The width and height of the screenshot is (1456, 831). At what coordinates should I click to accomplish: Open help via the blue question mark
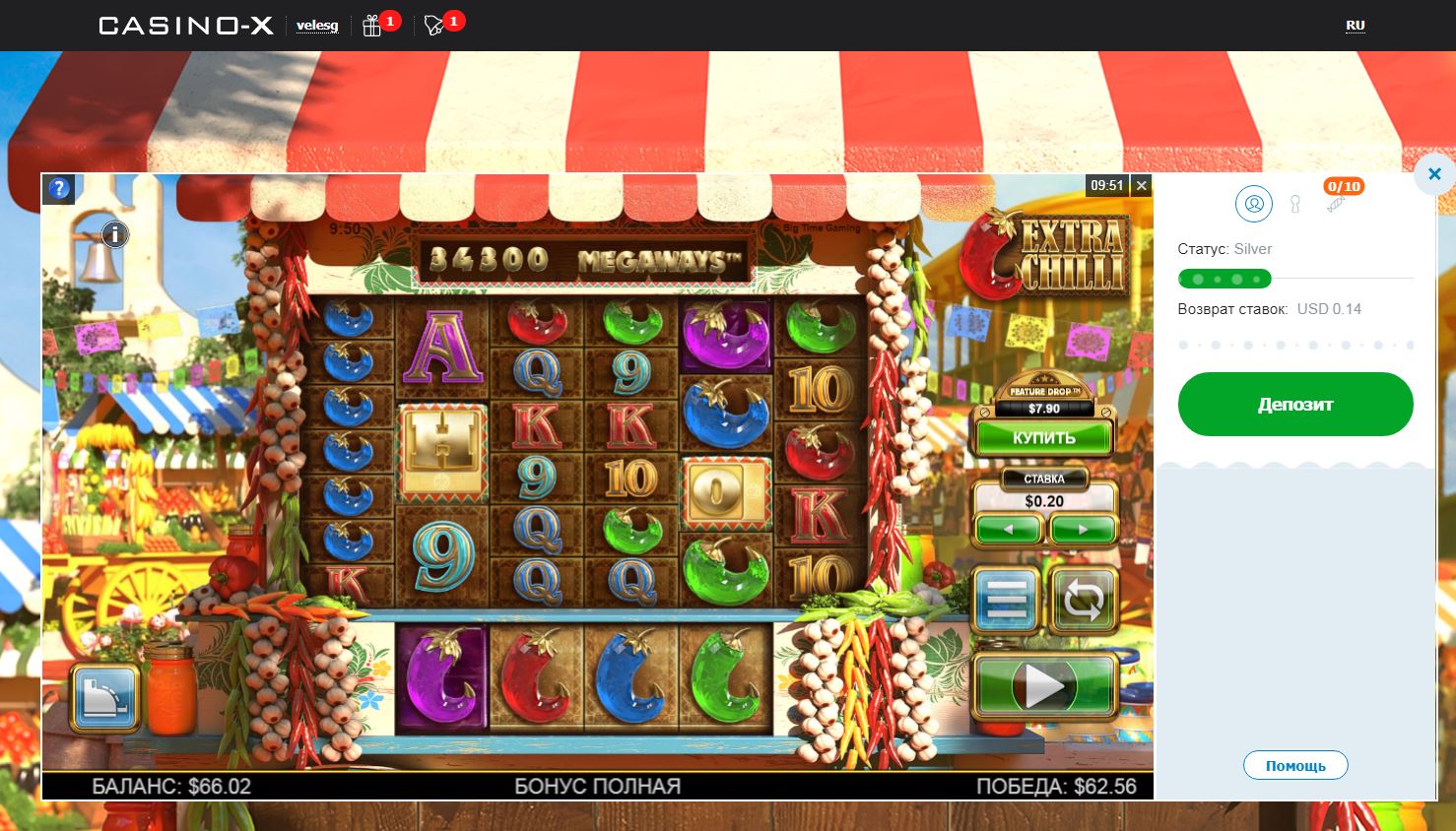[x=59, y=188]
